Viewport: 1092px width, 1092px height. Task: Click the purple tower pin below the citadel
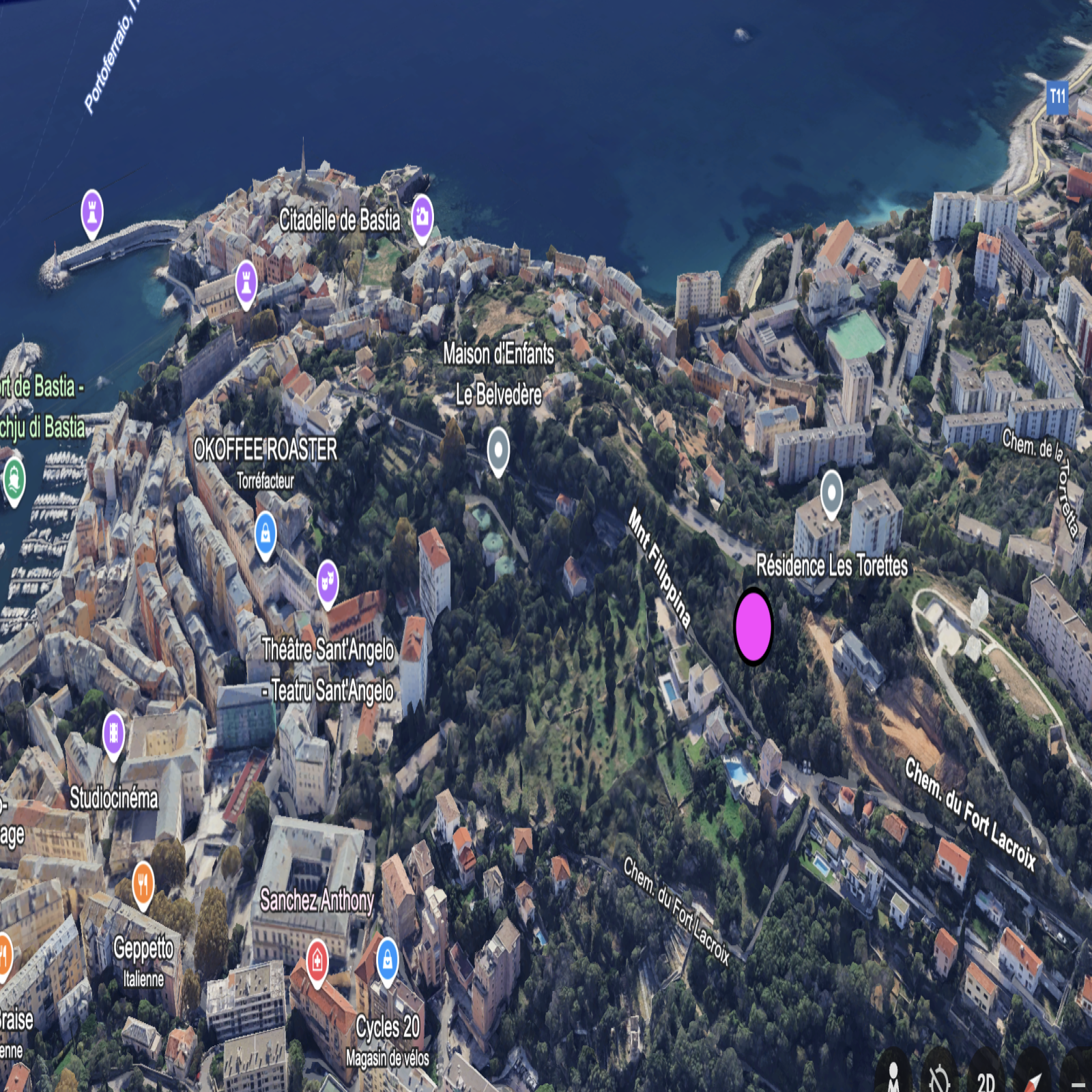[246, 281]
